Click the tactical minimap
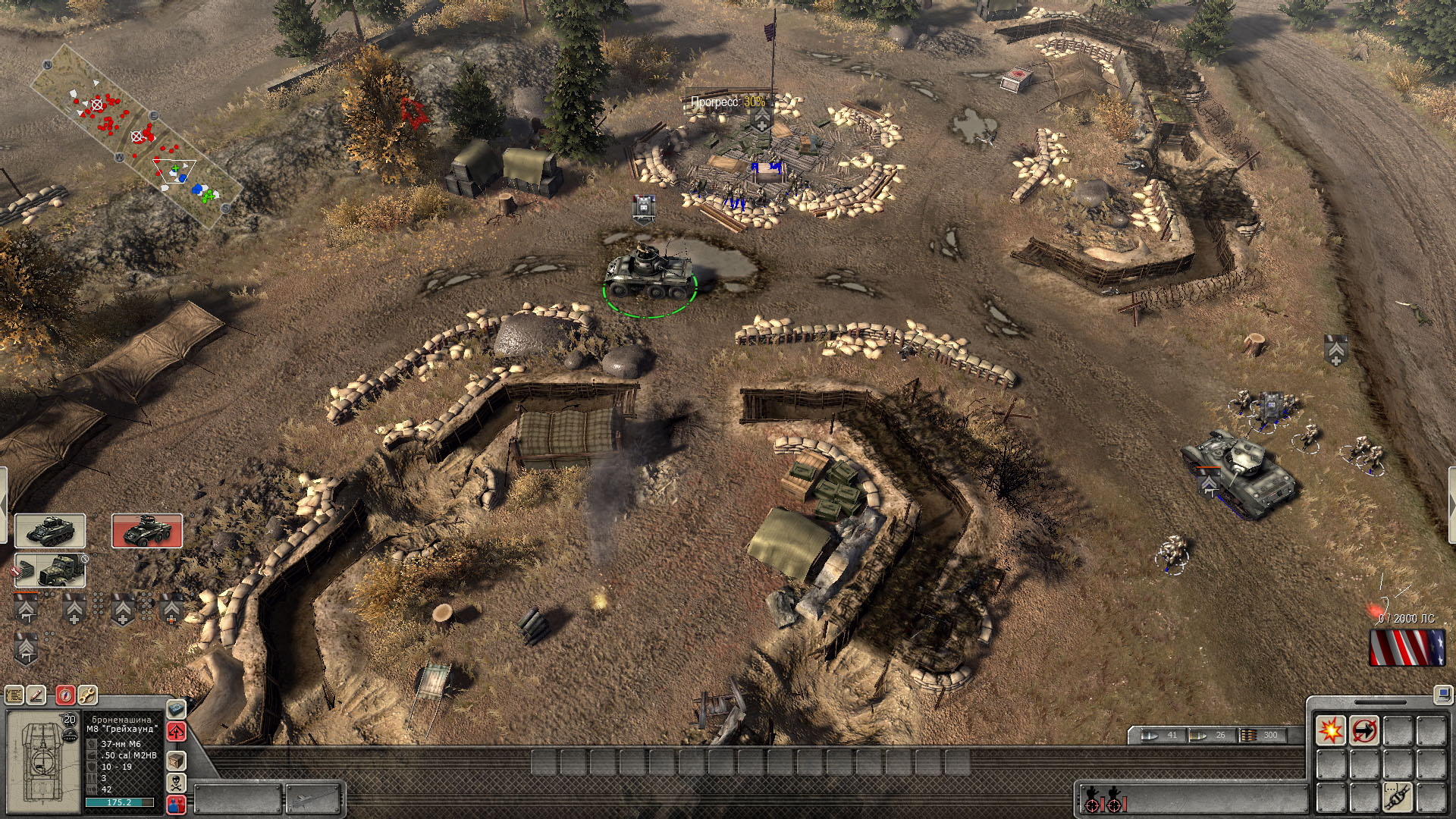This screenshot has height=819, width=1456. pyautogui.click(x=136, y=136)
